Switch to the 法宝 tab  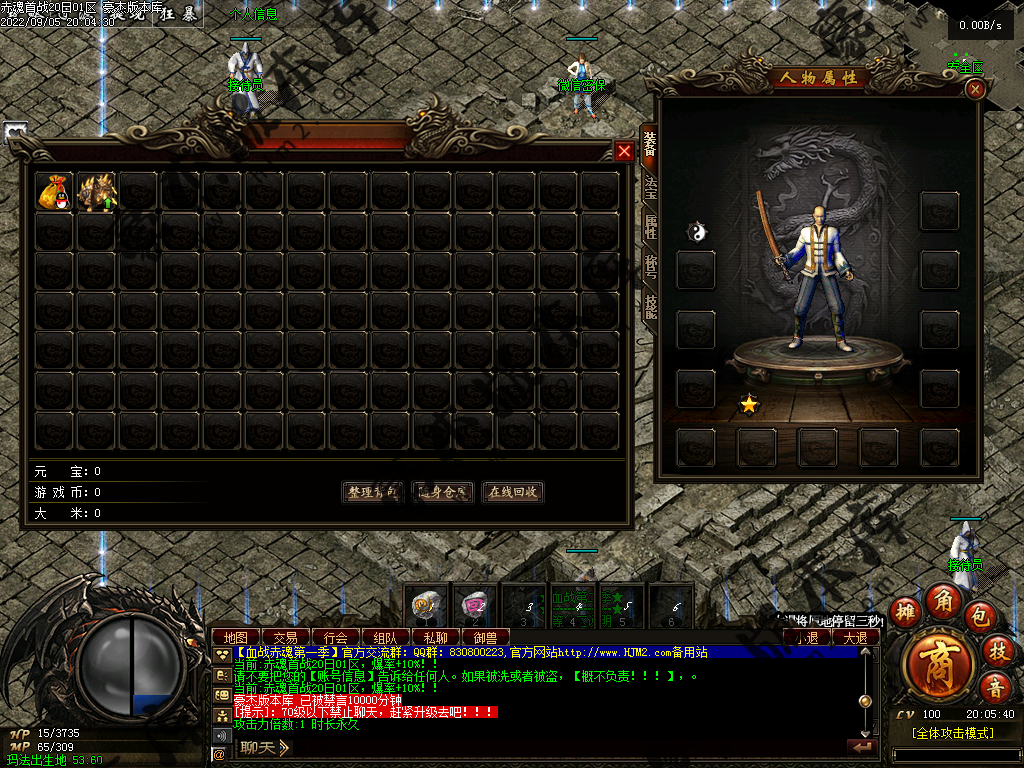650,188
